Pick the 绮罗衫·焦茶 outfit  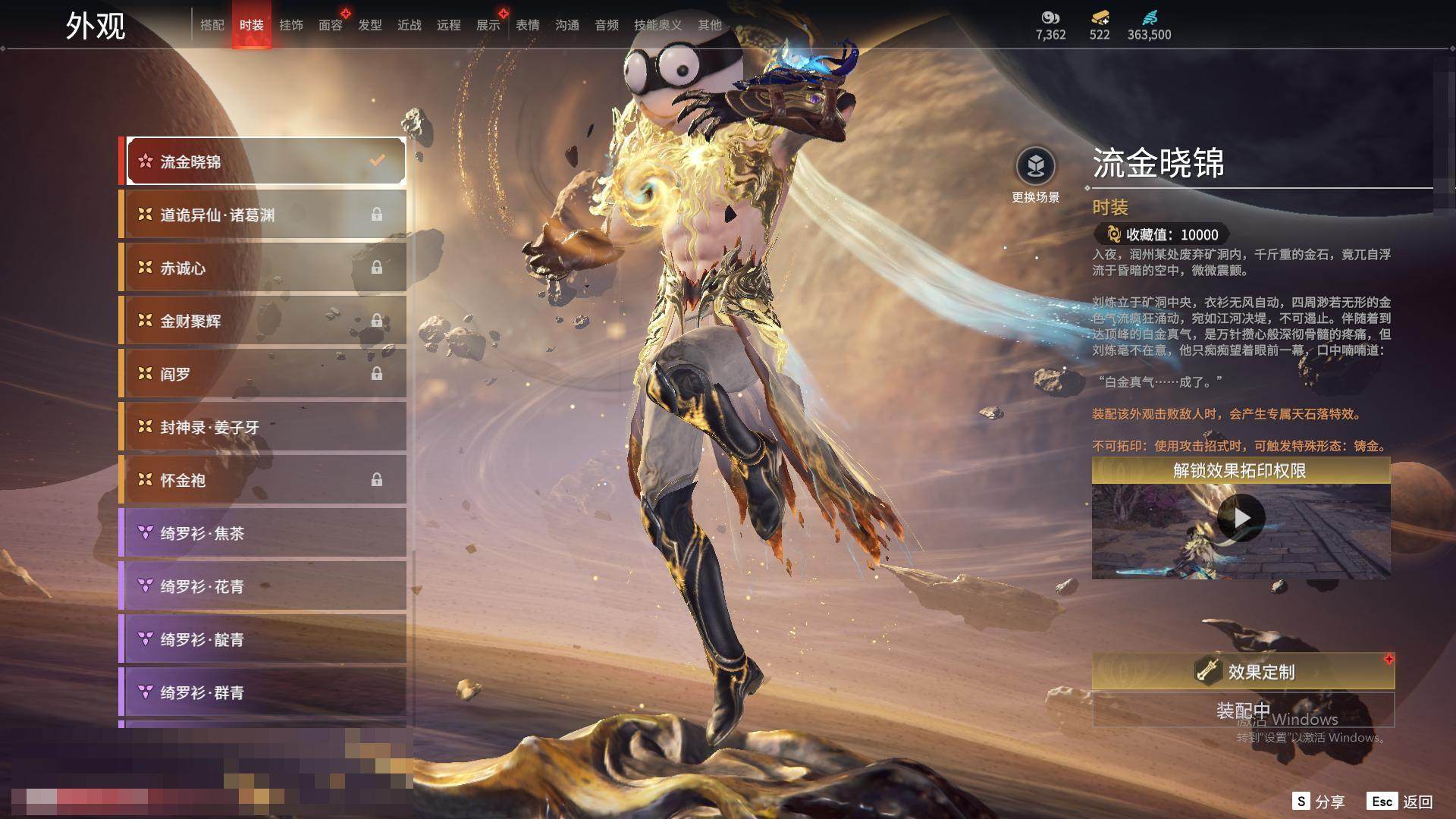click(265, 533)
